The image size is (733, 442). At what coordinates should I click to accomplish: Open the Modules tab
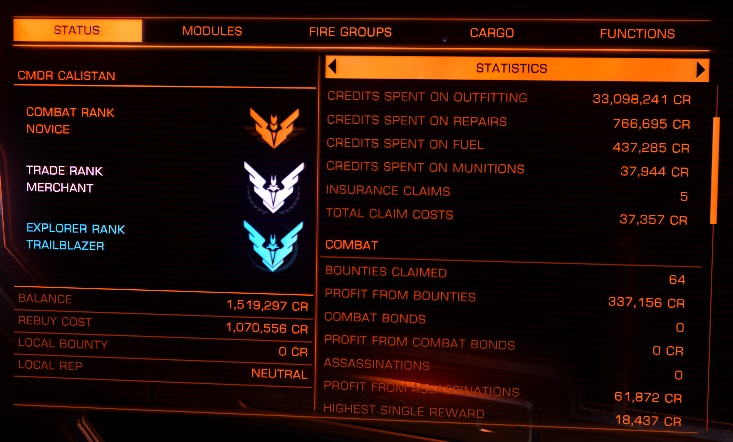point(212,31)
